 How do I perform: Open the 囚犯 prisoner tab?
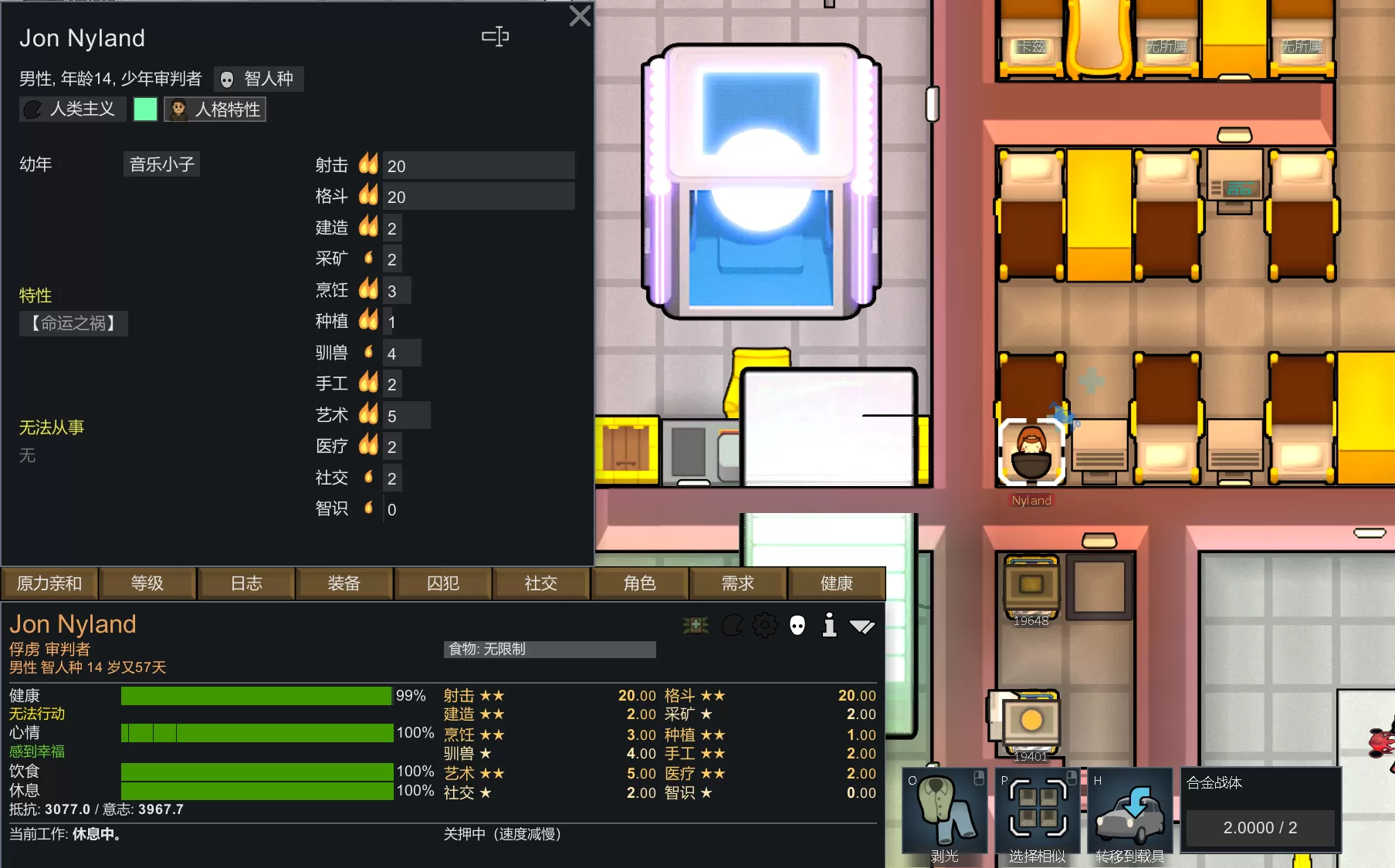coord(443,583)
